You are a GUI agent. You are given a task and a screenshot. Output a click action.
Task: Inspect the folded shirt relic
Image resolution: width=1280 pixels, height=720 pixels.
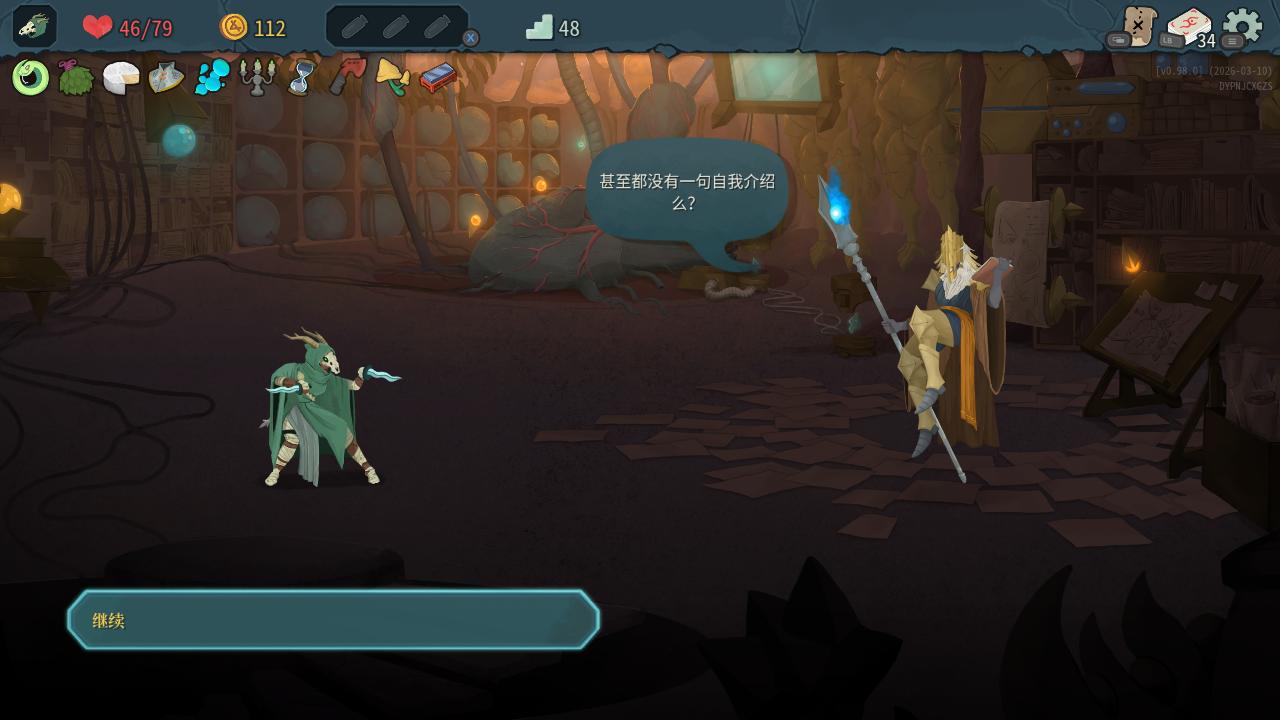166,77
